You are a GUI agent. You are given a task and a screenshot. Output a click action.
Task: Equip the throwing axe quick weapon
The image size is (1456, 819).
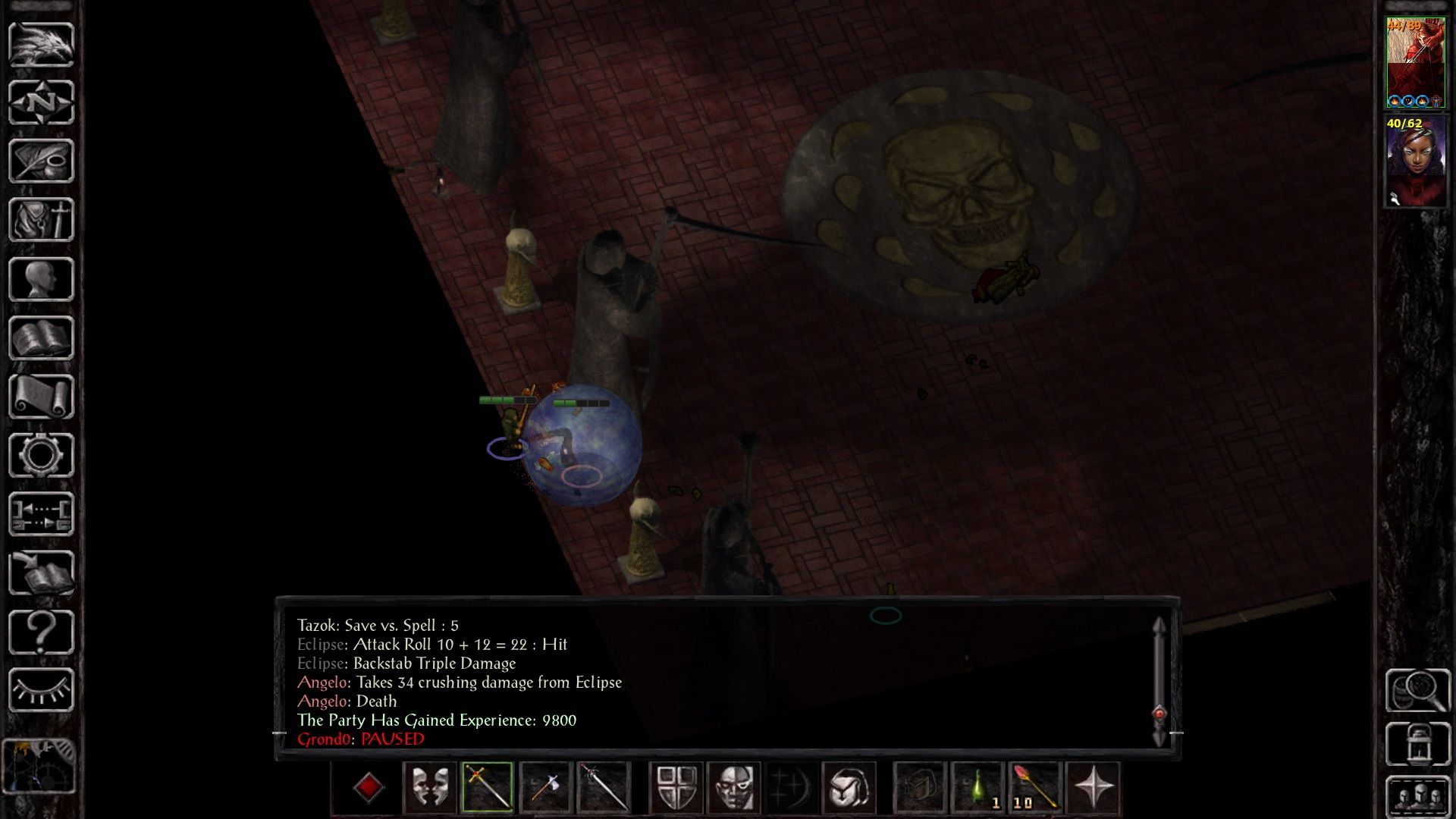pos(545,787)
